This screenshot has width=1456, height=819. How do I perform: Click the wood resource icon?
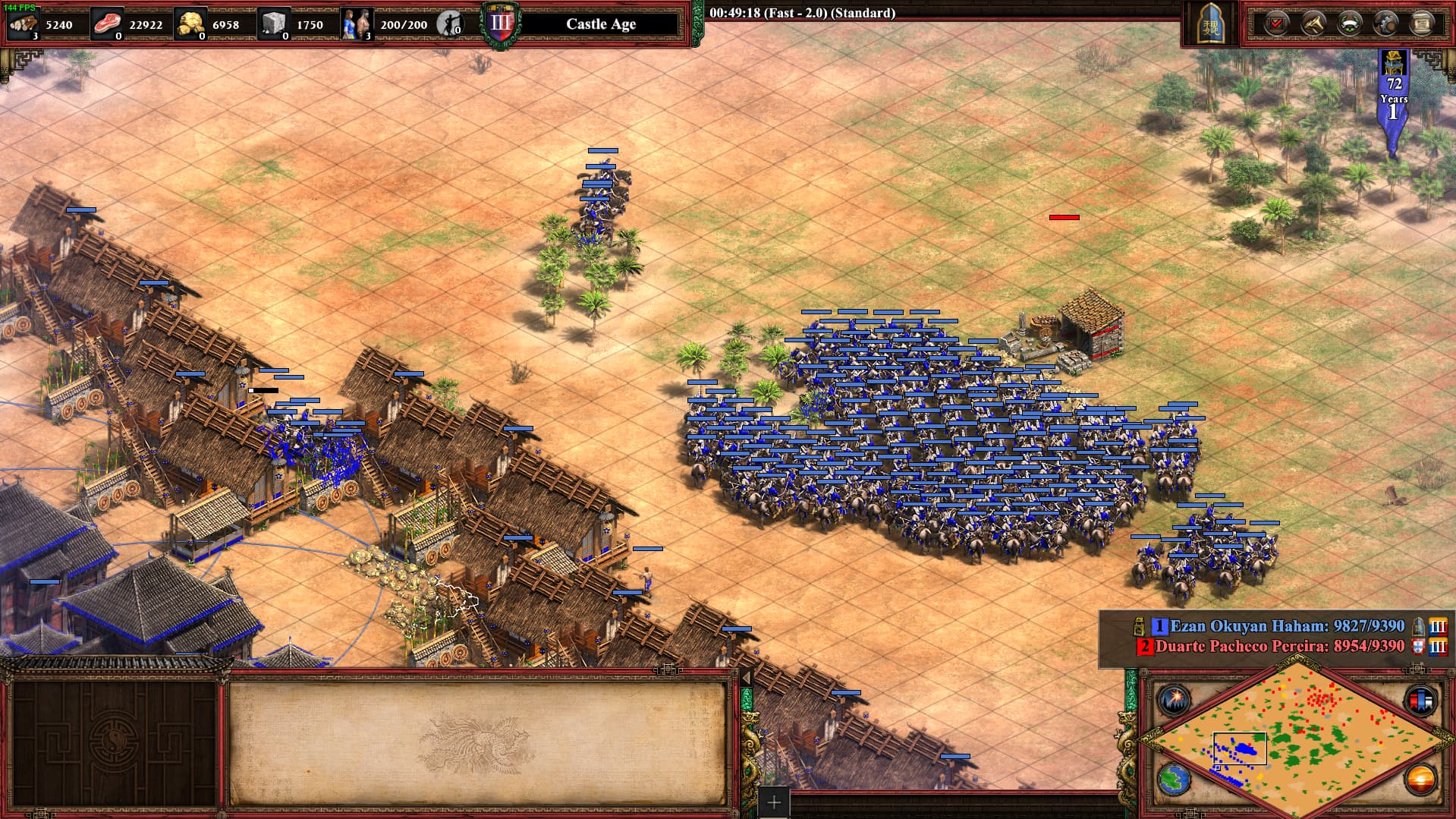point(23,24)
